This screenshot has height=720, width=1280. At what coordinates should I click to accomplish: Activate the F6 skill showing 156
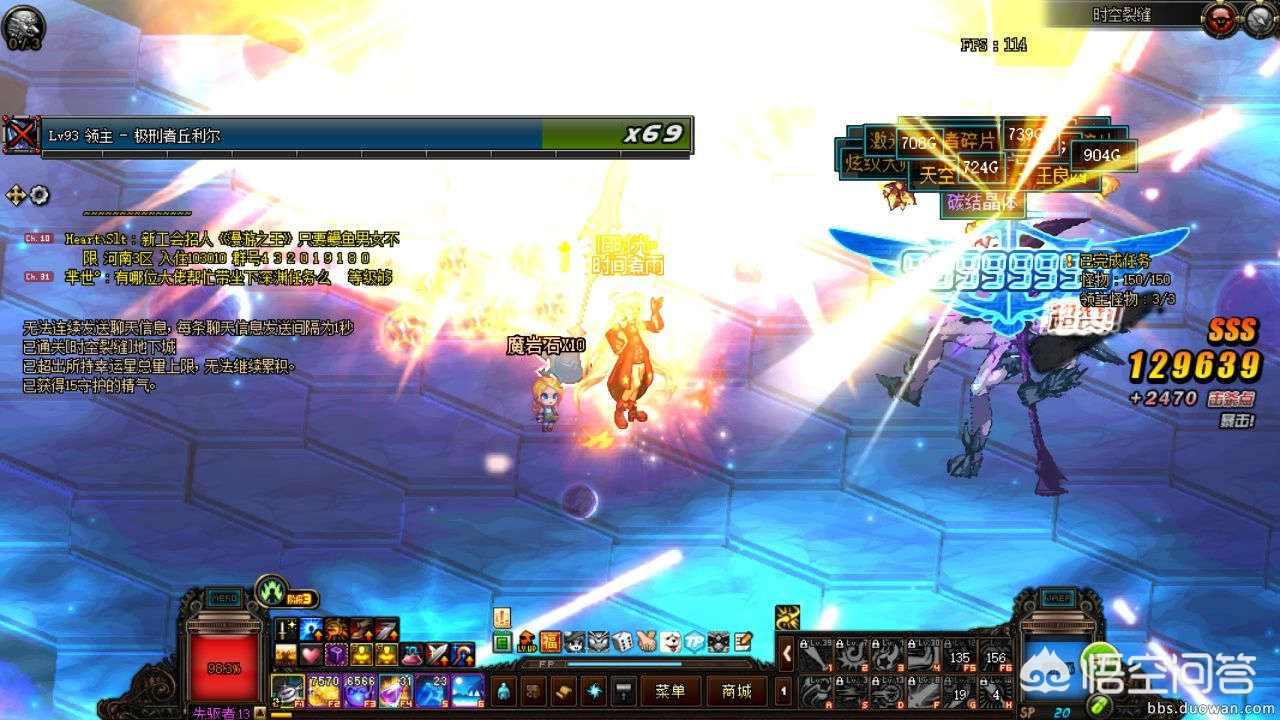996,655
